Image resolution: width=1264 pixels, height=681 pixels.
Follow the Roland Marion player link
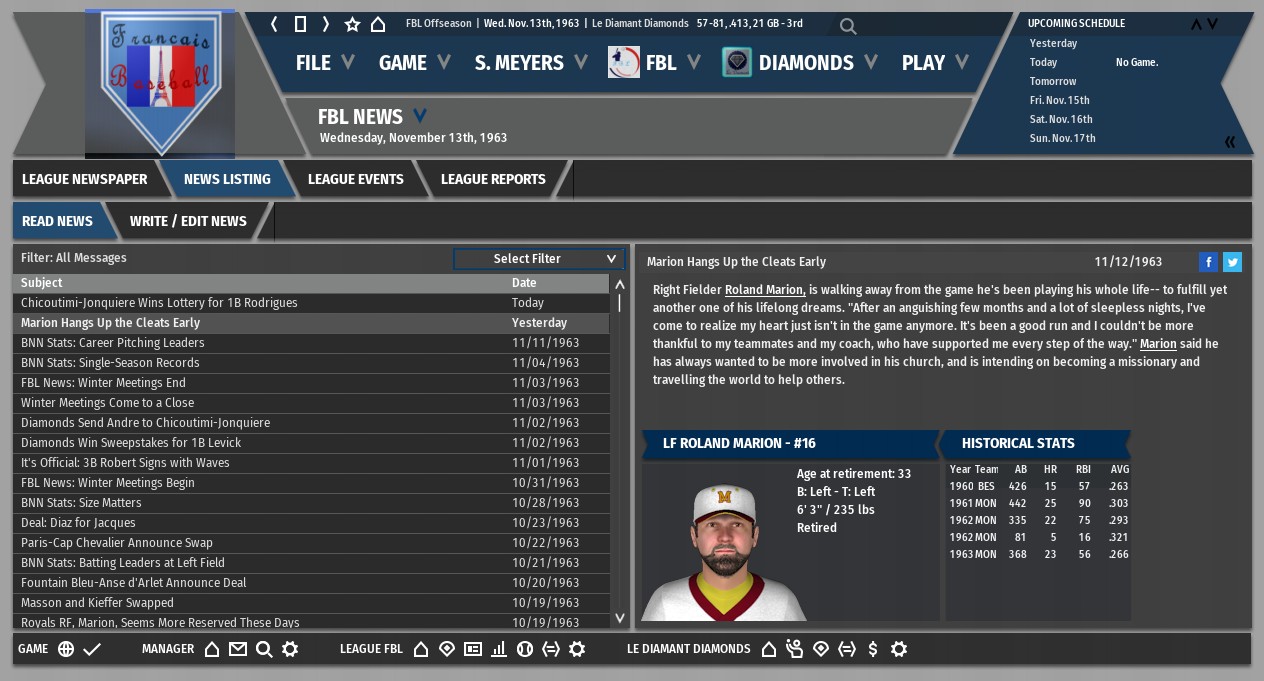click(765, 290)
